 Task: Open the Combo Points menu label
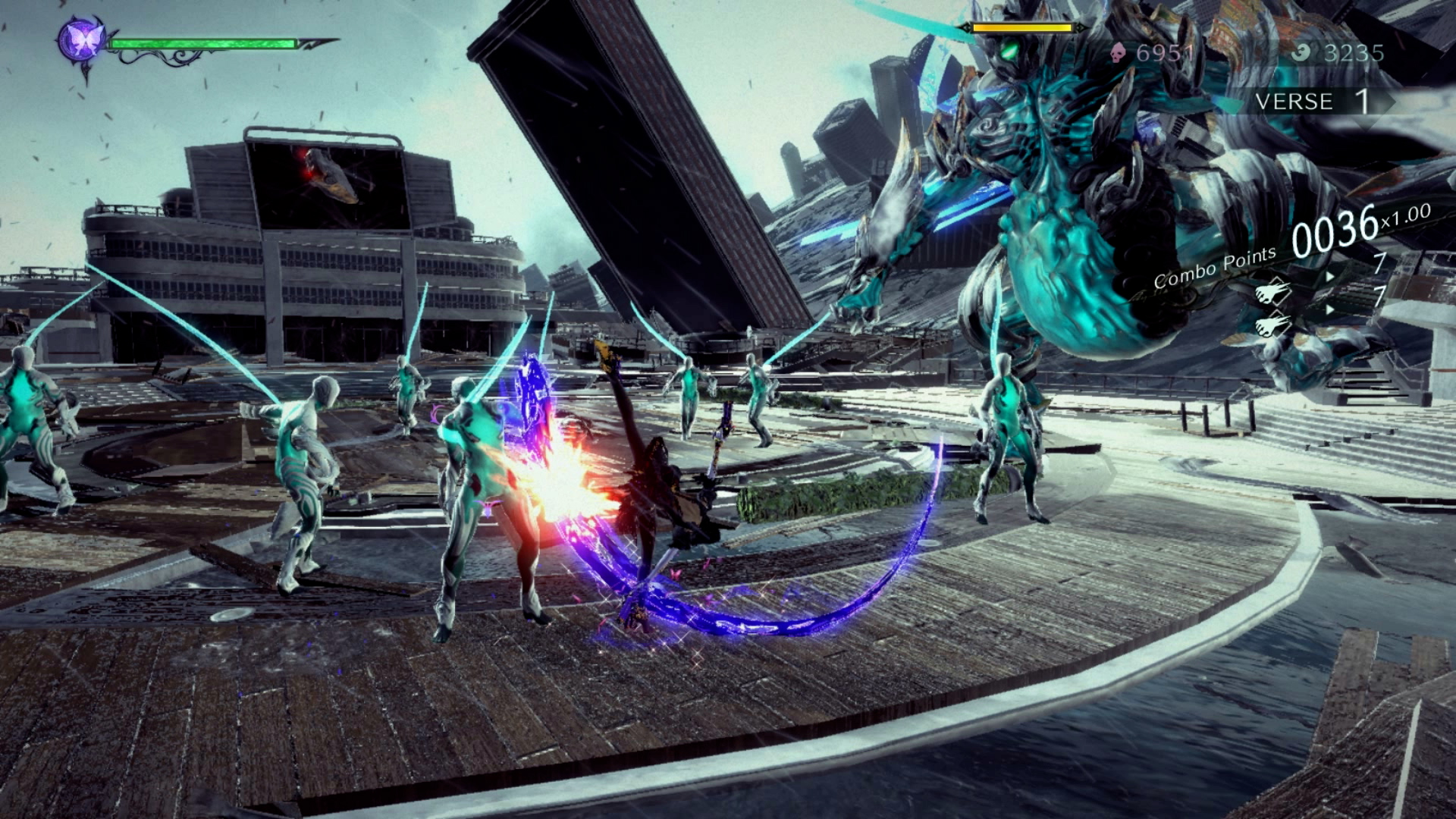1215,266
